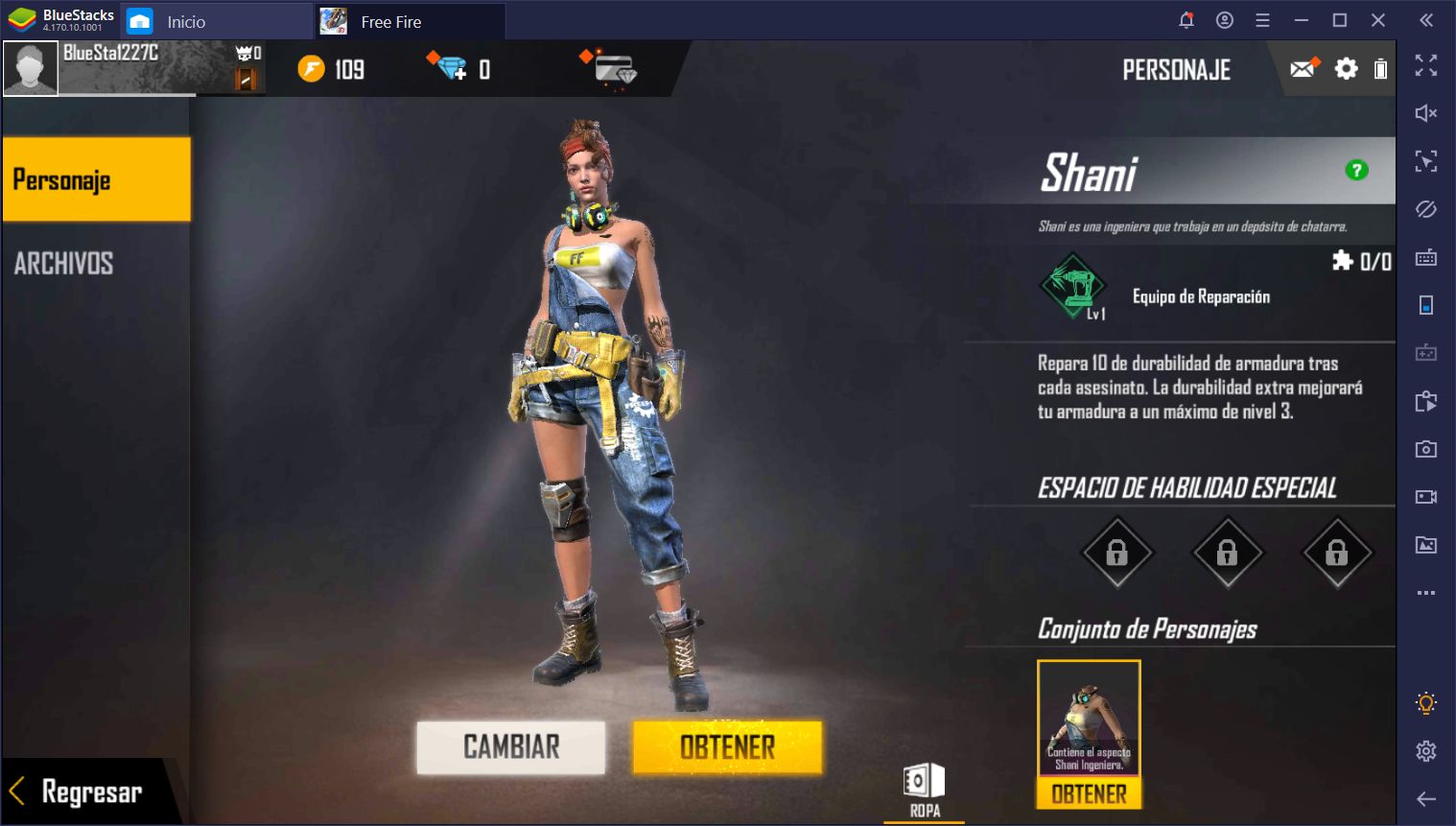
Task: Open the fragment puzzle piece icon
Action: point(1343,260)
